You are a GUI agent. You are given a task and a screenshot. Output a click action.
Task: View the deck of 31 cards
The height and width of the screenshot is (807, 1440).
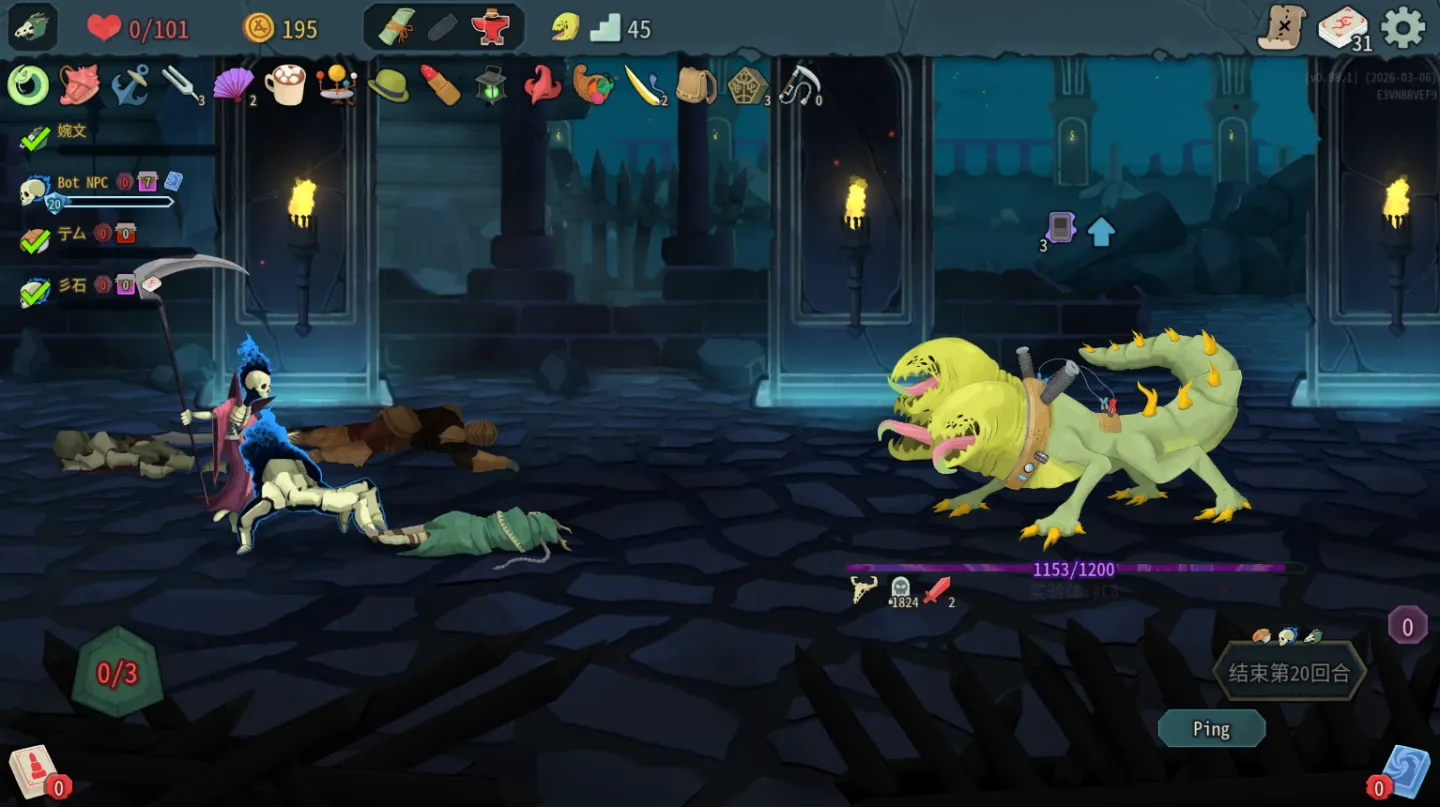click(1343, 27)
